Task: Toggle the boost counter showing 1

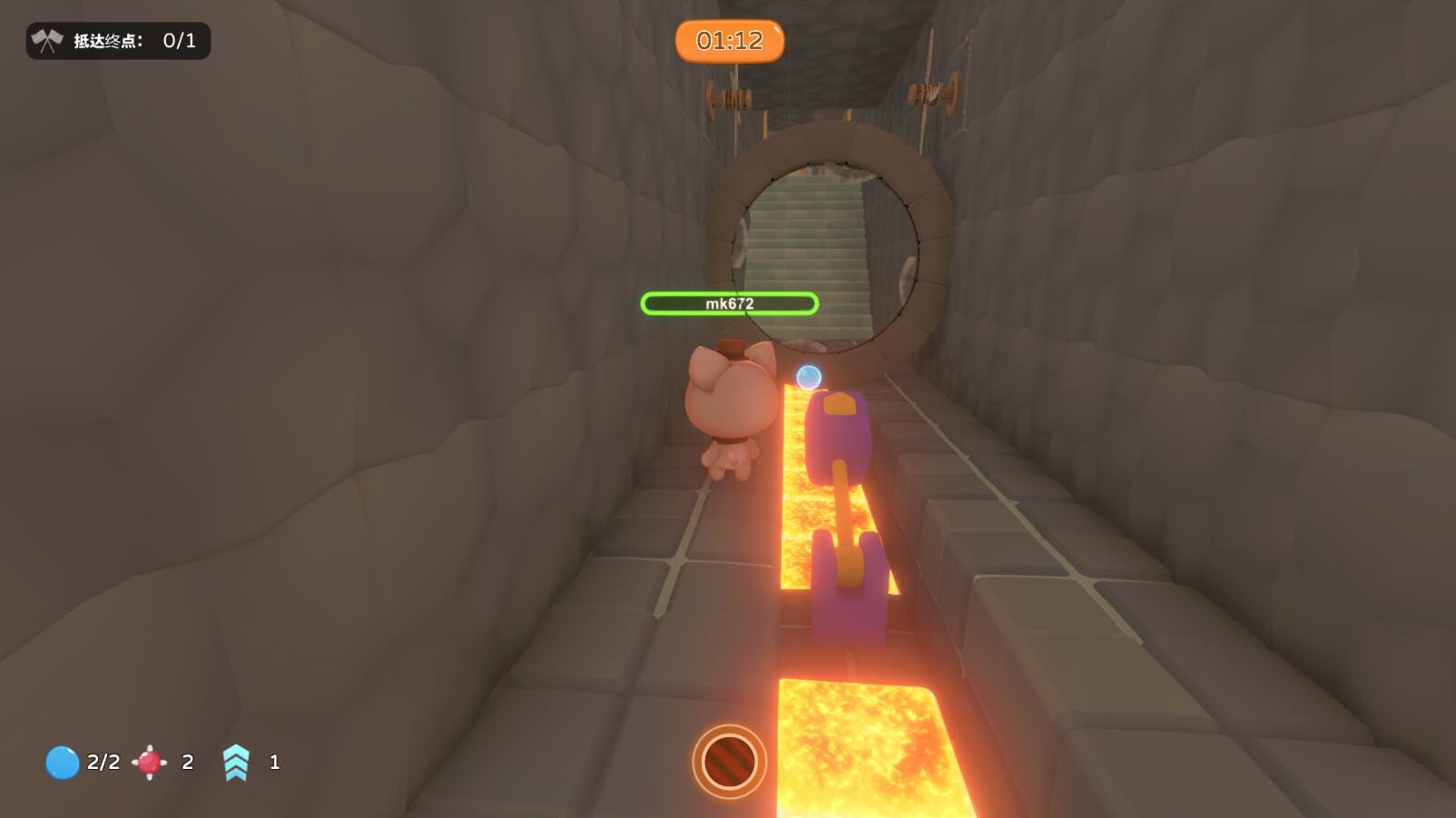Action: tap(272, 763)
